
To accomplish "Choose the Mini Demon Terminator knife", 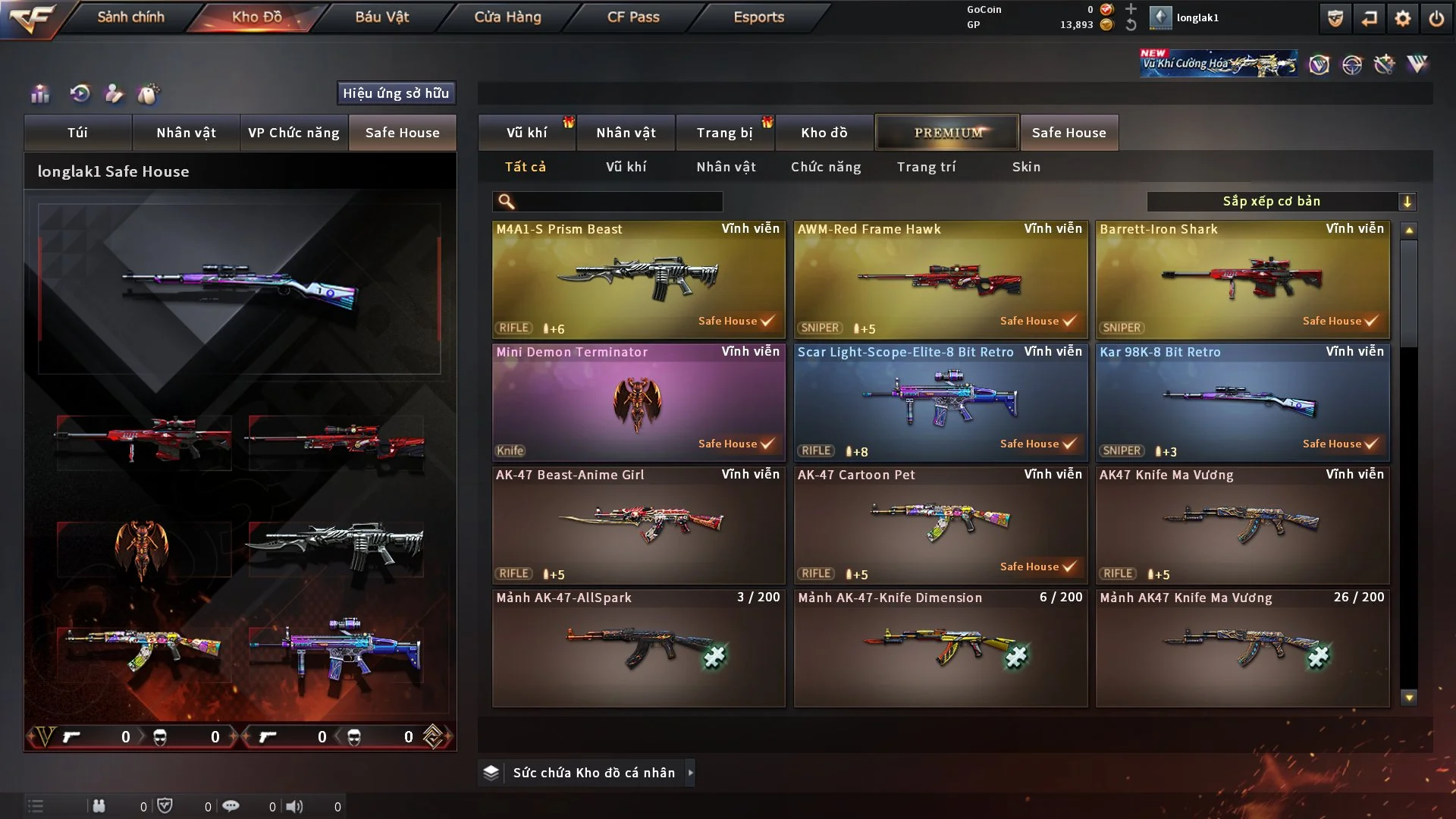I will point(639,402).
